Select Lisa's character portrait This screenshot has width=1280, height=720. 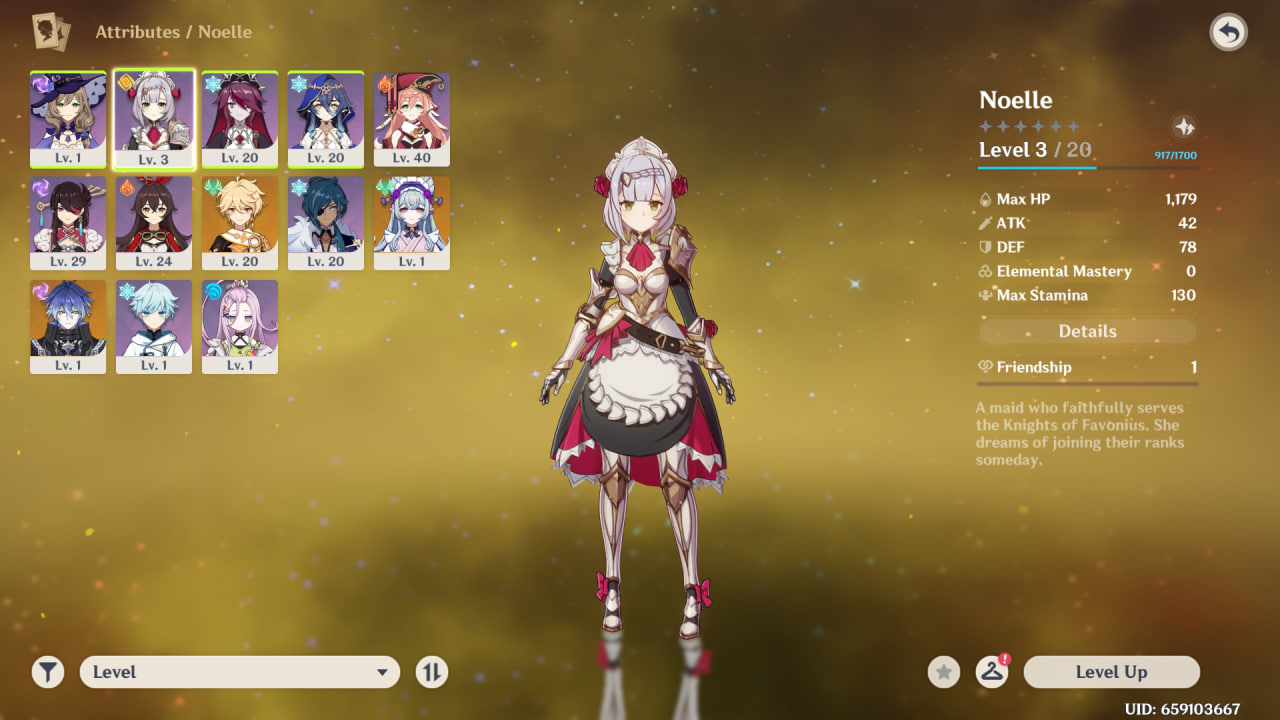coord(68,118)
